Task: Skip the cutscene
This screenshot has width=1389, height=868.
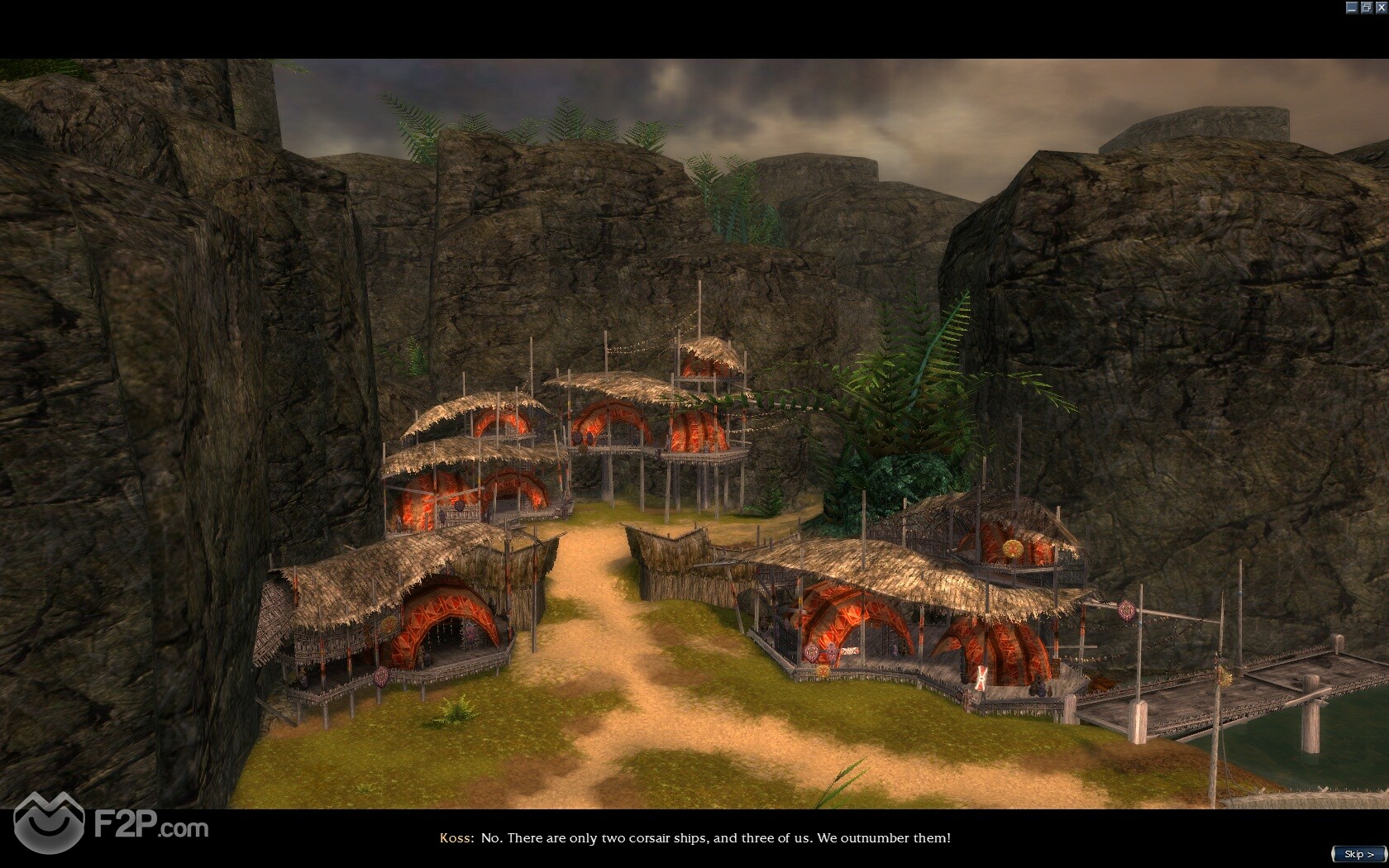Action: coord(1358,854)
